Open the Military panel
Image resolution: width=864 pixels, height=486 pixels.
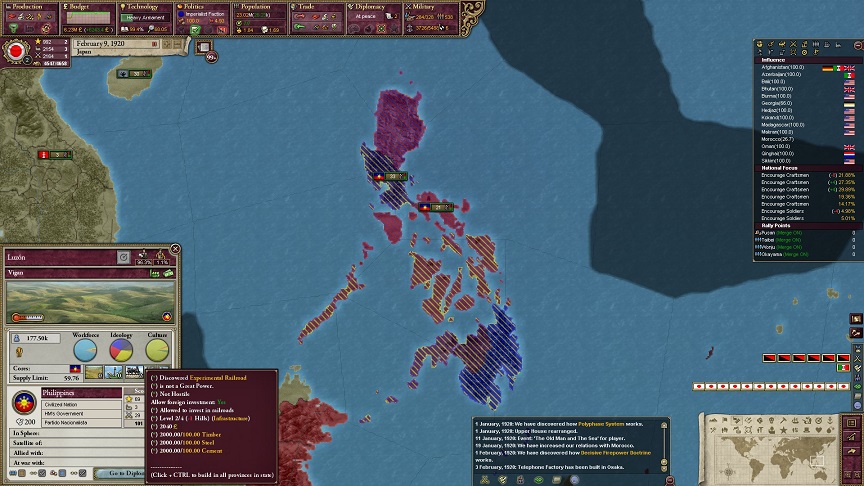coord(432,17)
